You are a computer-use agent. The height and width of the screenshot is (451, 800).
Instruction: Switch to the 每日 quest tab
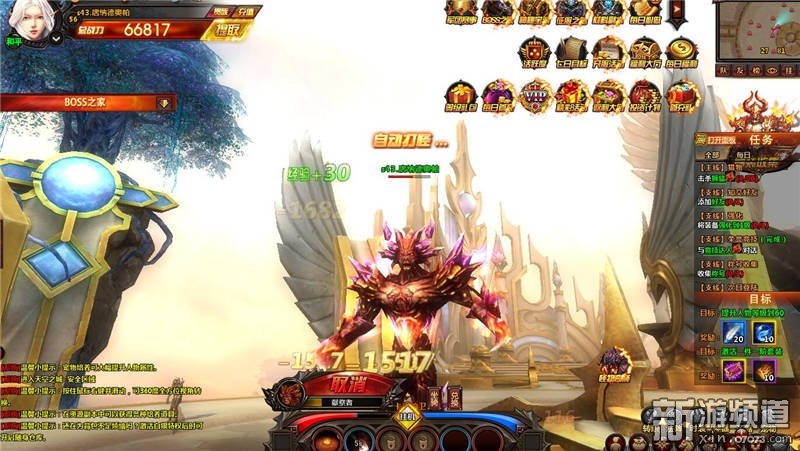pos(742,155)
